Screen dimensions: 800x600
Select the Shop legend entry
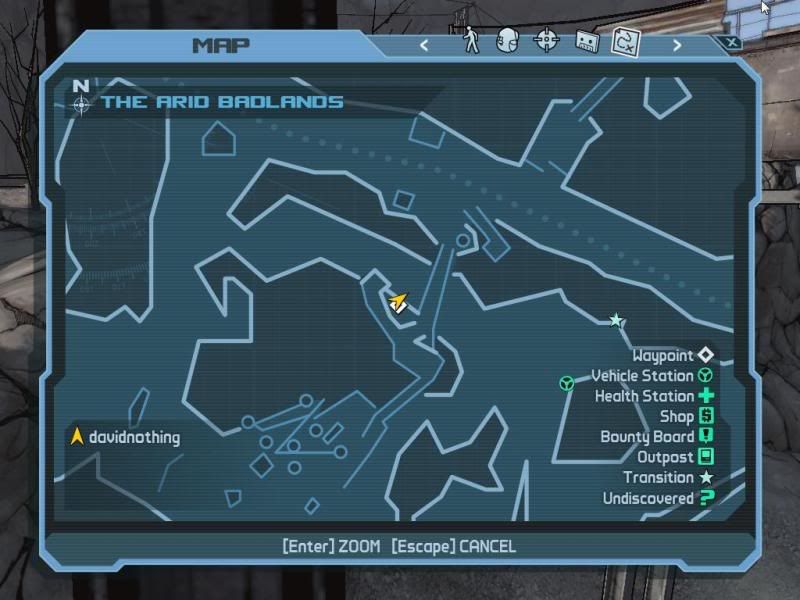686,416
